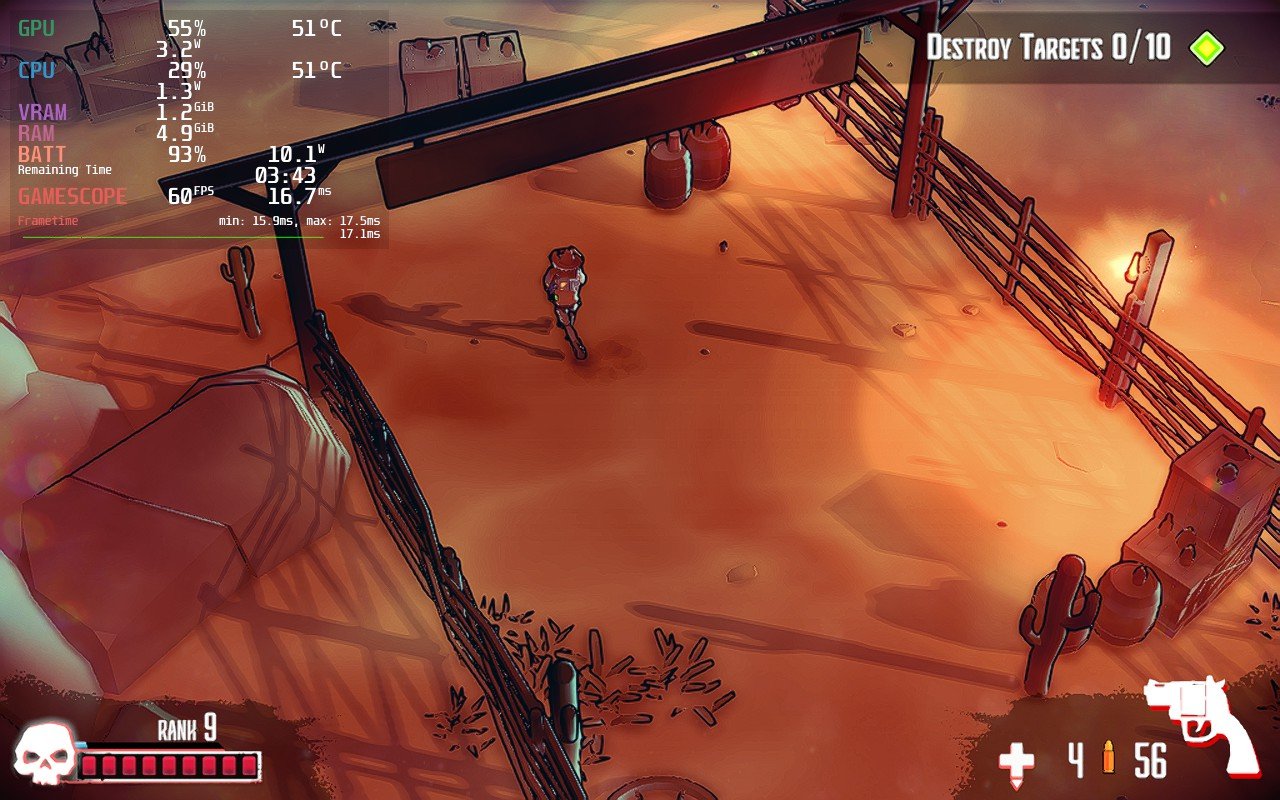Click the Destroy Targets objective tracker
This screenshot has height=800, width=1280.
coord(1048,48)
